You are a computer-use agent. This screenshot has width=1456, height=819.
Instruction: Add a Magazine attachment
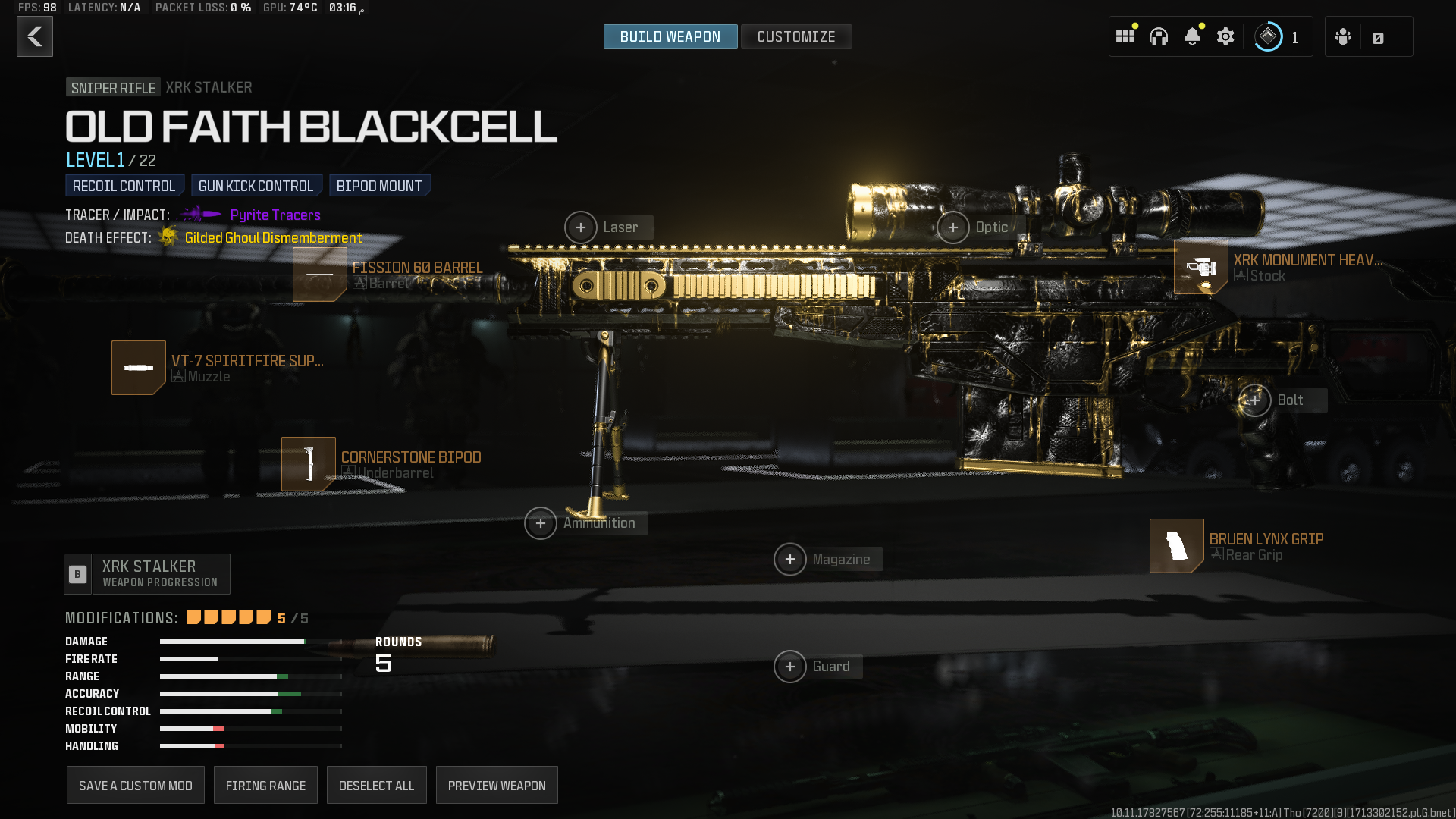[x=790, y=560]
